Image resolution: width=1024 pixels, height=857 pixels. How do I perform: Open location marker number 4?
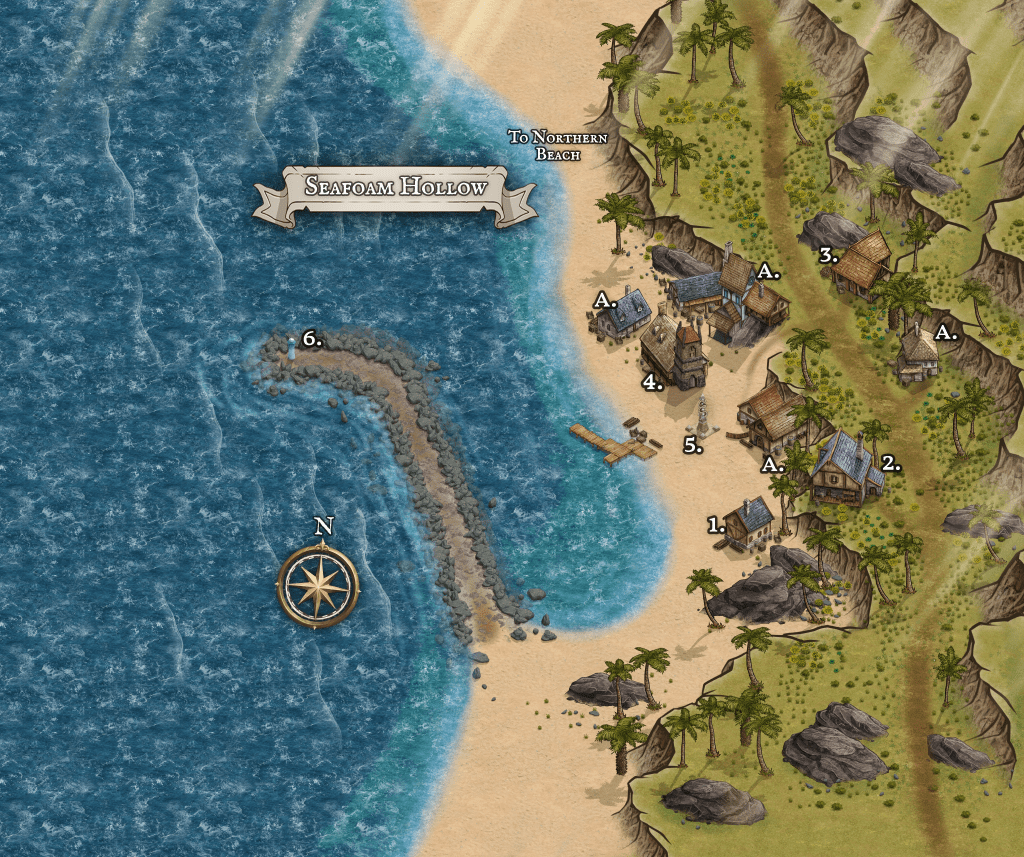click(653, 382)
